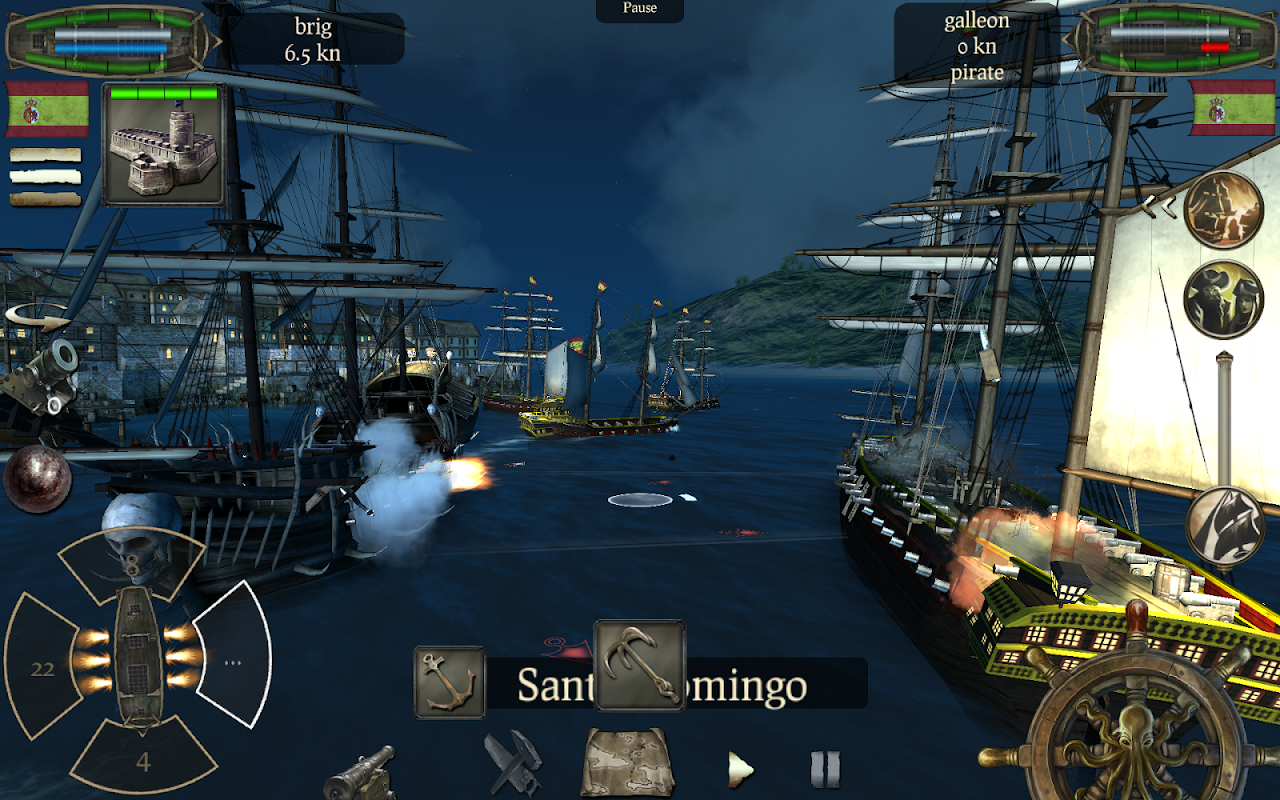Image resolution: width=1280 pixels, height=800 pixels.
Task: Open the cannon menu at the bottom
Action: click(x=360, y=773)
